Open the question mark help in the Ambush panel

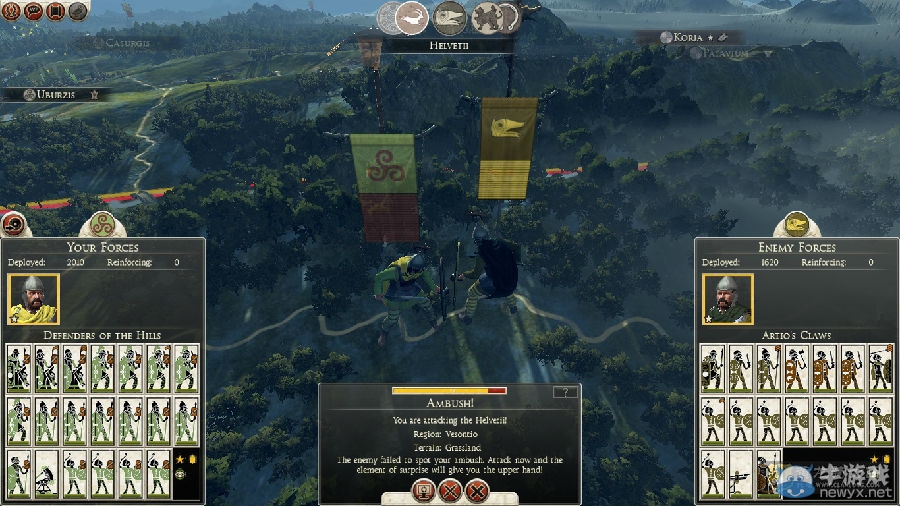pos(565,392)
